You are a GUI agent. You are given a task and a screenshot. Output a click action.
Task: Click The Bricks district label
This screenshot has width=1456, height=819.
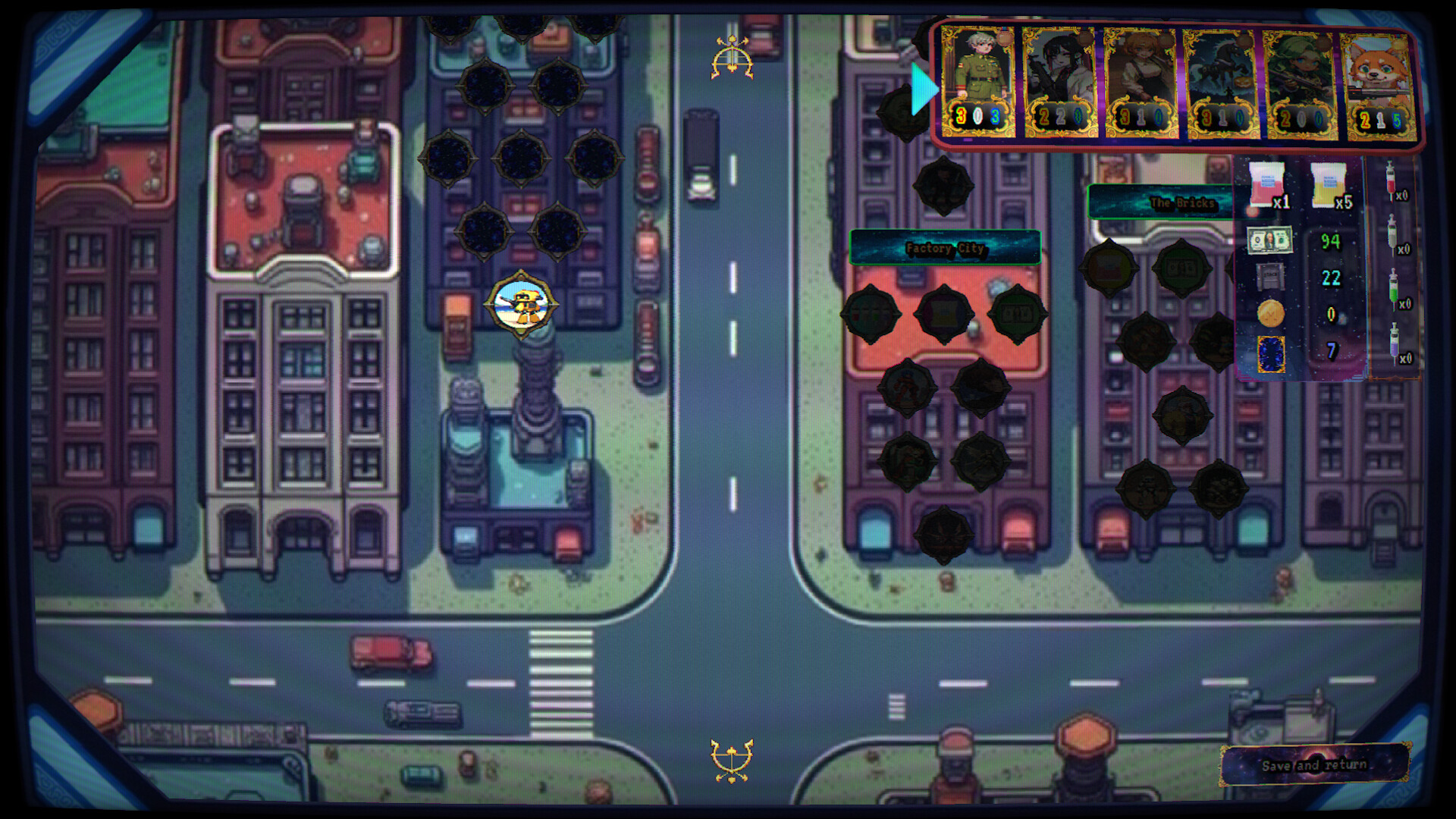point(1183,203)
